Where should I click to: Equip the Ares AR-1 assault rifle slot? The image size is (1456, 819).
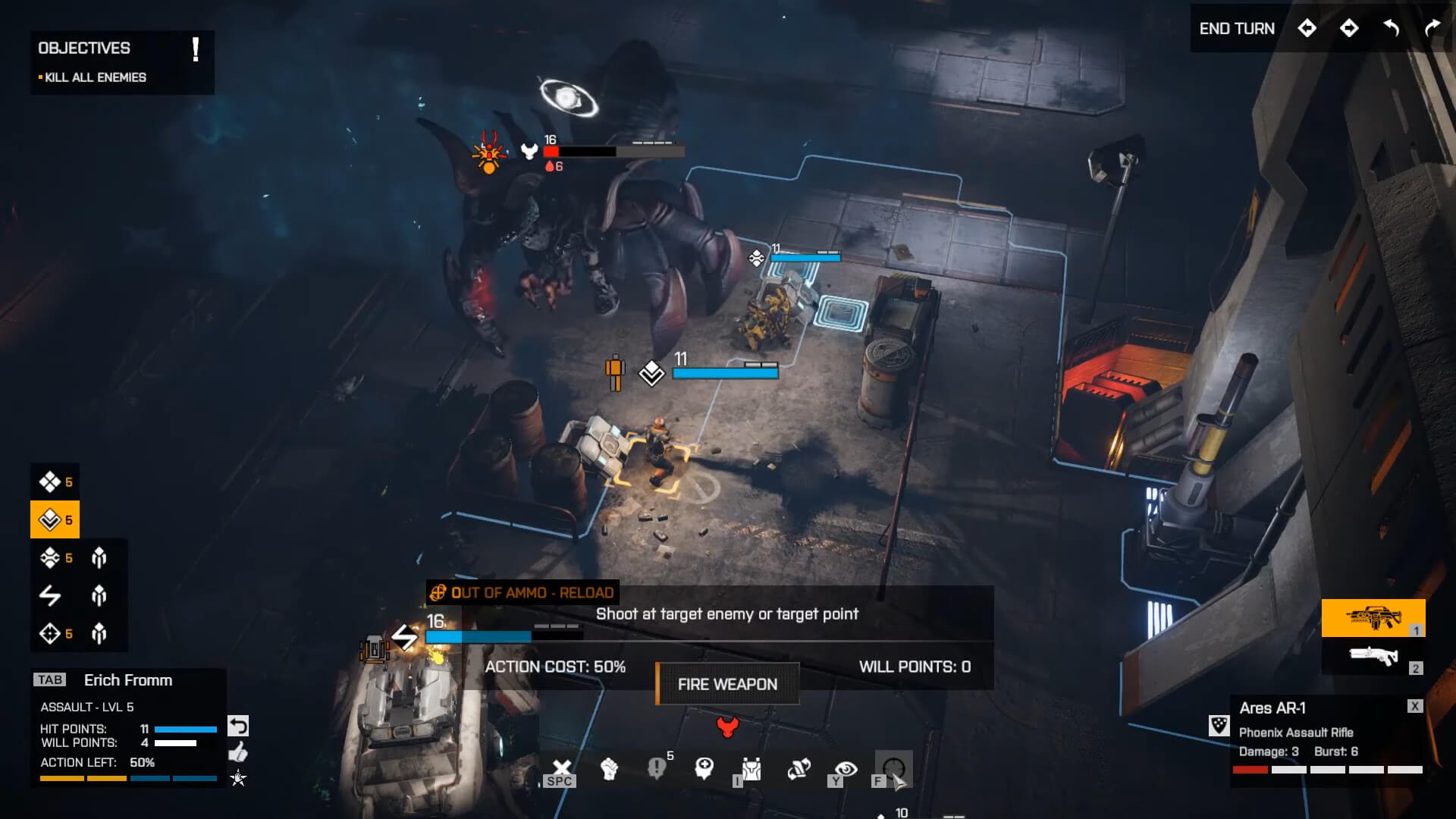point(1373,617)
